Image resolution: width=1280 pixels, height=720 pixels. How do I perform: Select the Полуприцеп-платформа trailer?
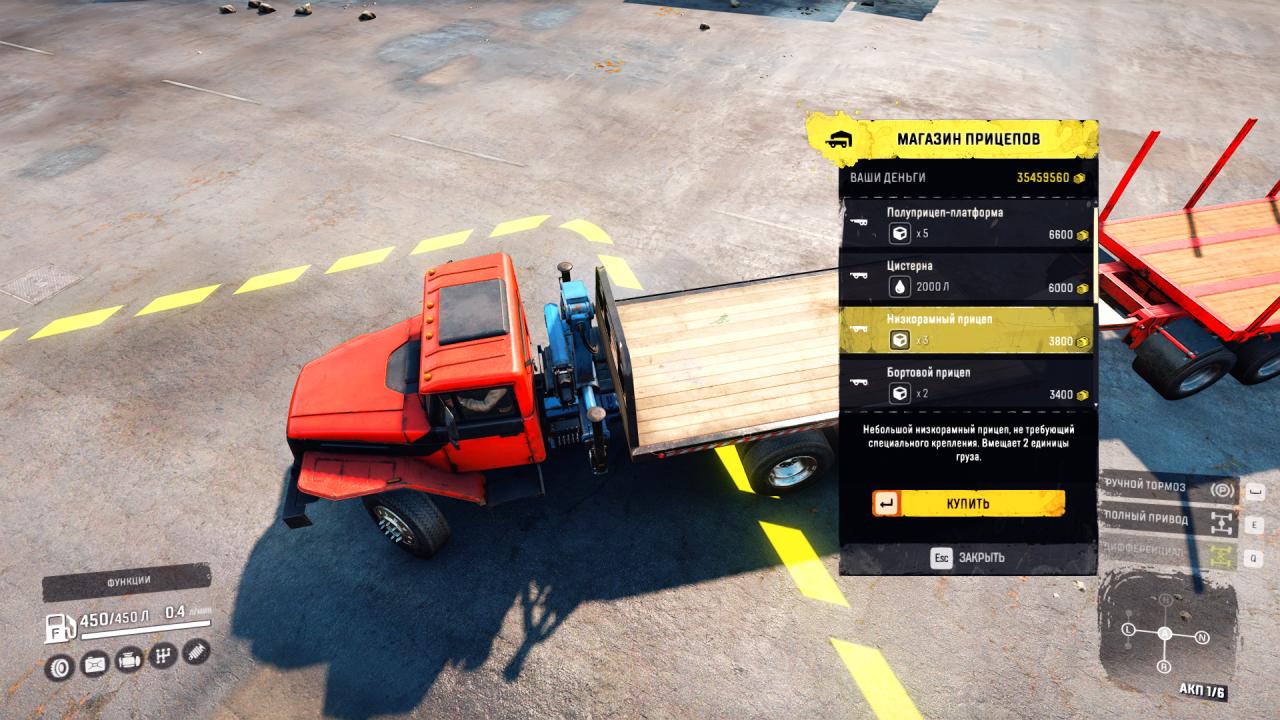[967, 223]
